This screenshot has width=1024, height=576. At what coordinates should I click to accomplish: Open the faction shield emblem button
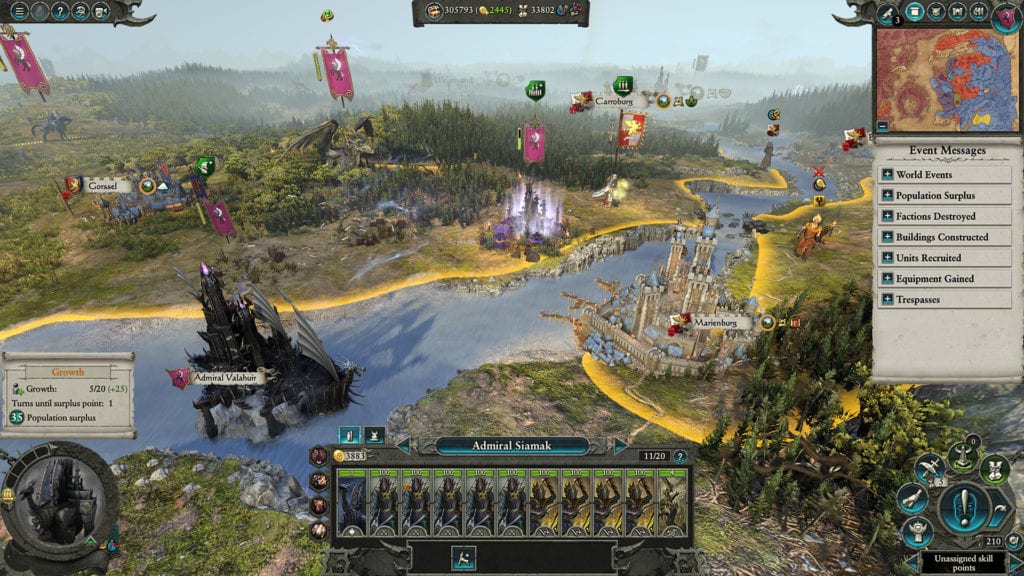pyautogui.click(x=1006, y=17)
